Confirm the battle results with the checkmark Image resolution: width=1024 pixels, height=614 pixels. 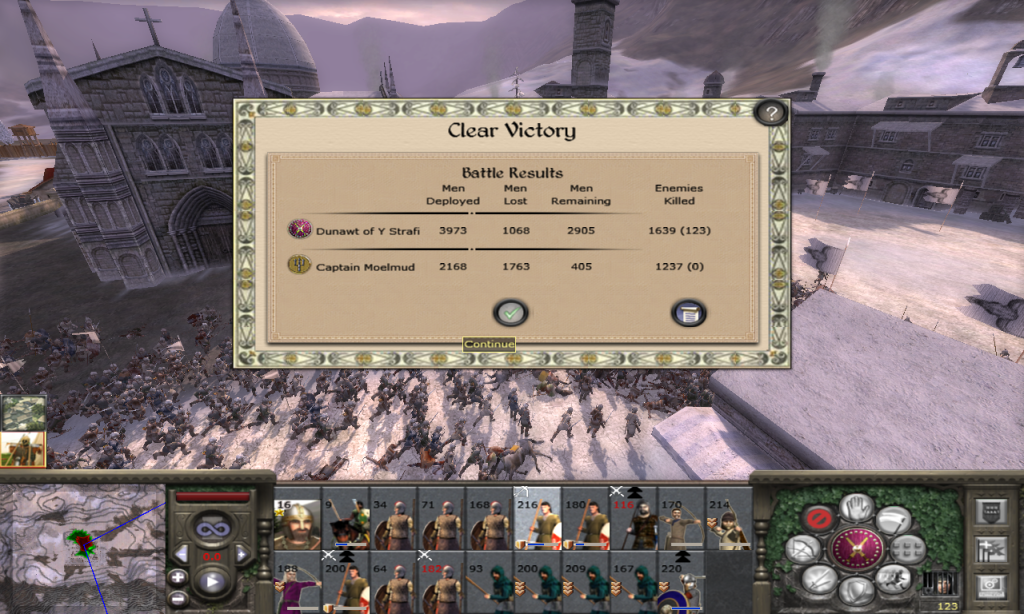[x=511, y=313]
